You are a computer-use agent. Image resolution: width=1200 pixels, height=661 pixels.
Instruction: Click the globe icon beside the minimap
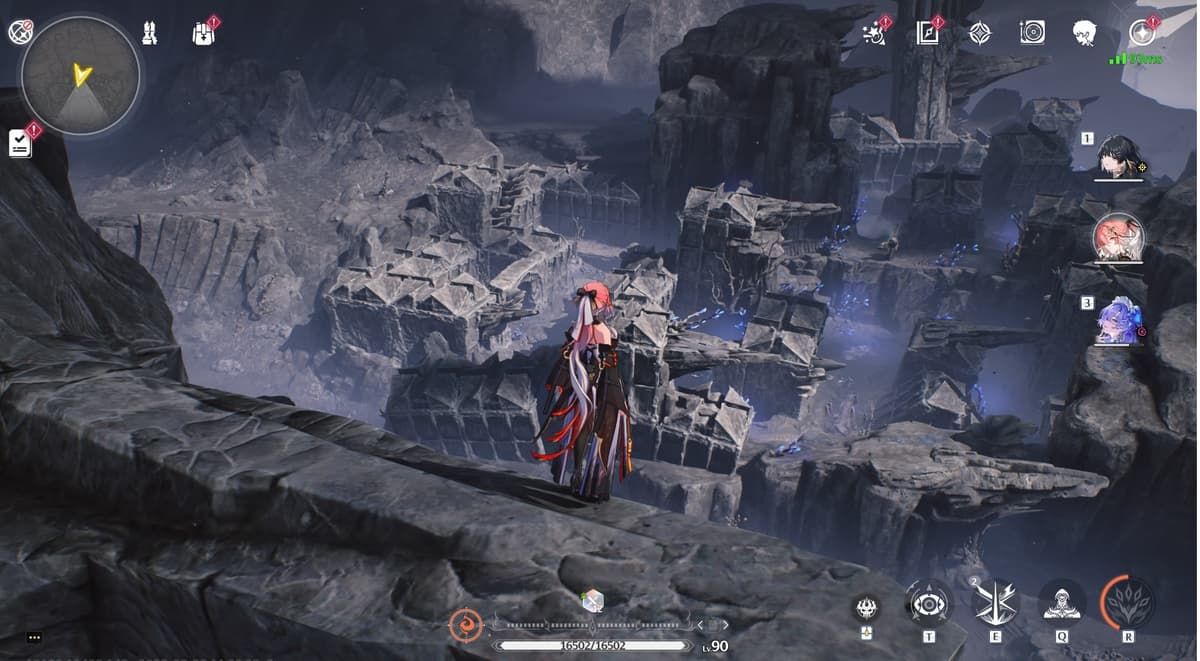point(20,32)
